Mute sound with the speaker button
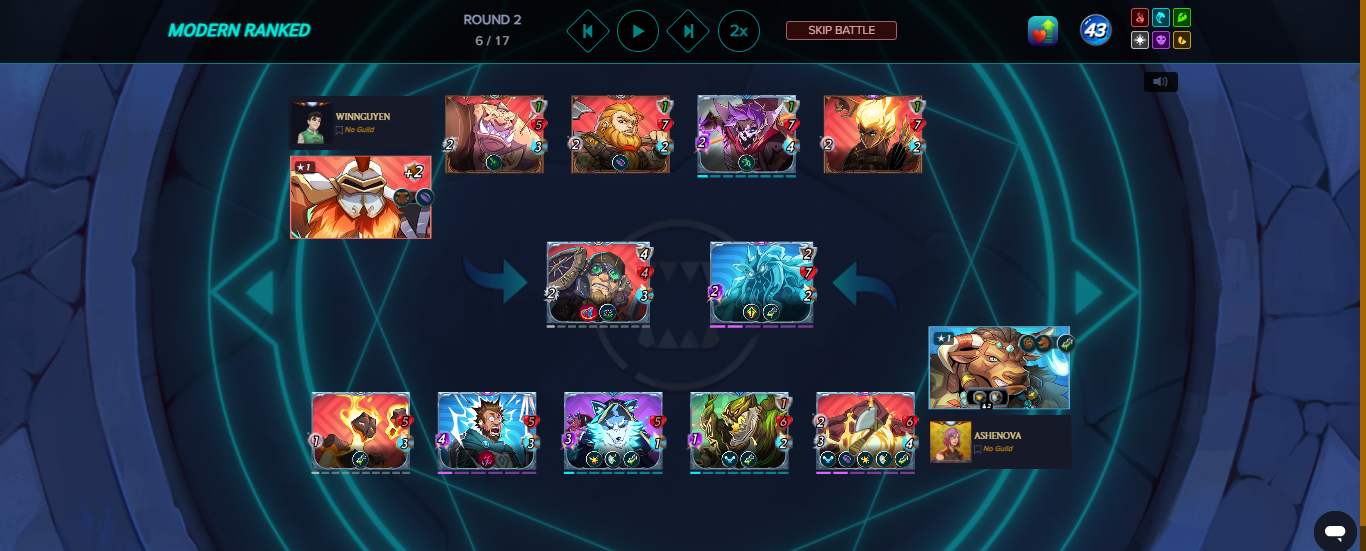Viewport: 1366px width, 551px height. (1160, 82)
